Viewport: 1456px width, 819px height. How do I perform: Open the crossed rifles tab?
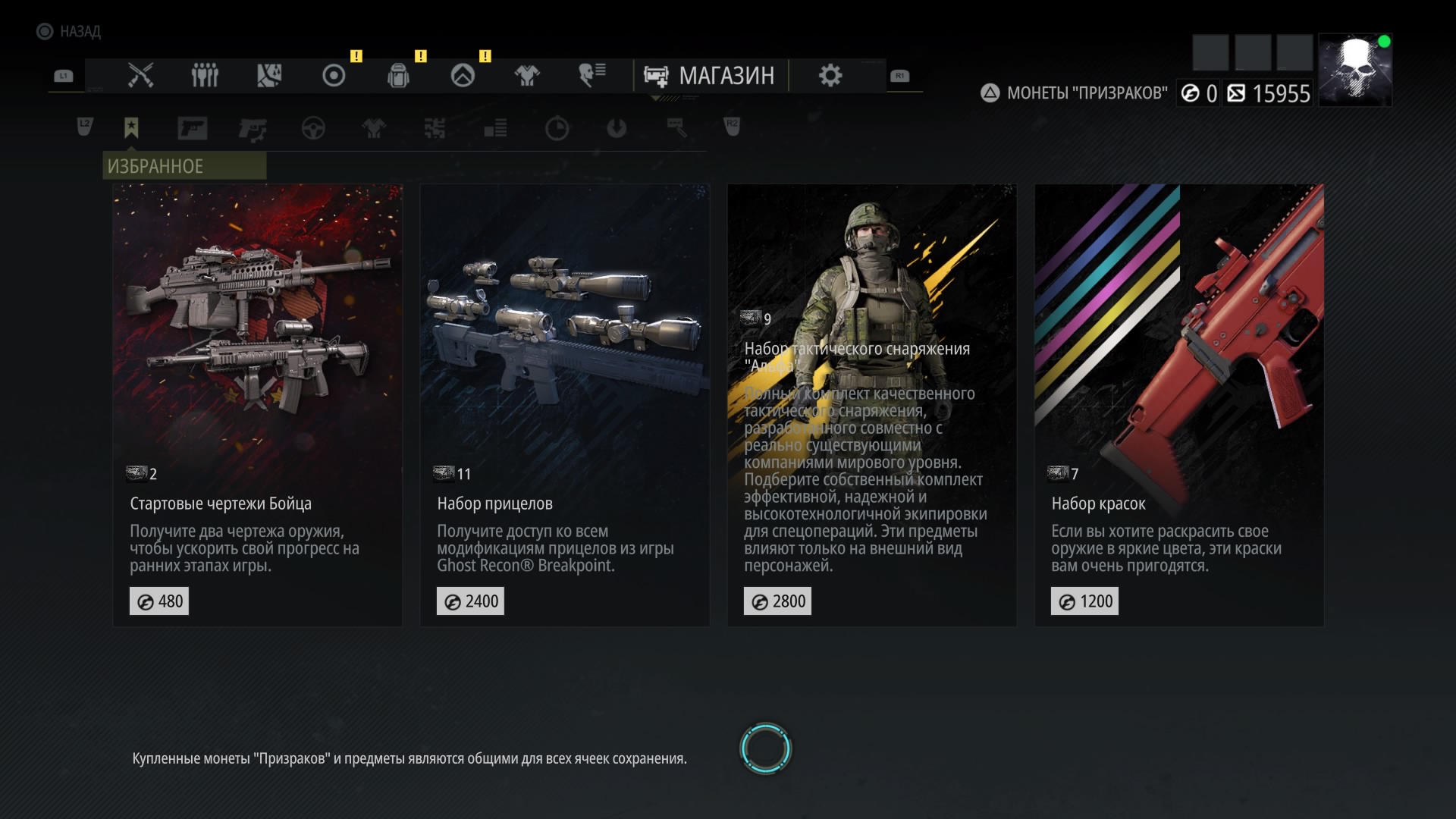(x=140, y=76)
